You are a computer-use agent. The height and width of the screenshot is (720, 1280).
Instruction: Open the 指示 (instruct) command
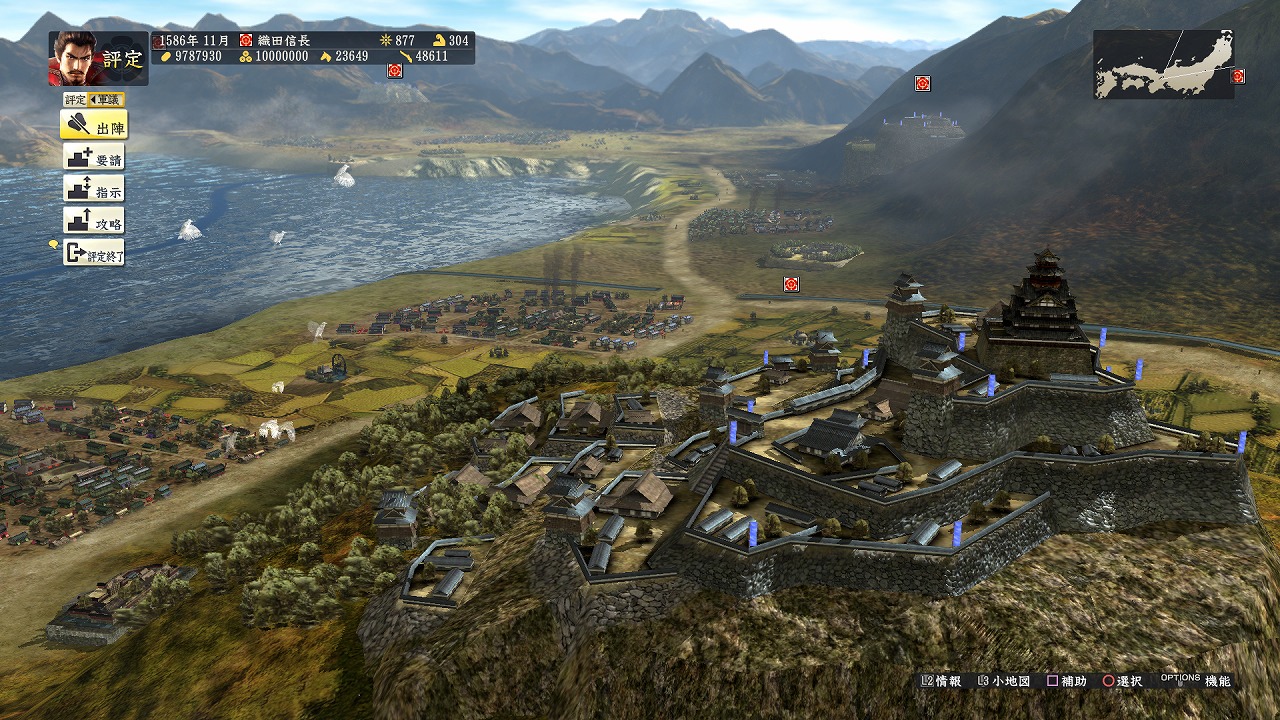(x=94, y=189)
